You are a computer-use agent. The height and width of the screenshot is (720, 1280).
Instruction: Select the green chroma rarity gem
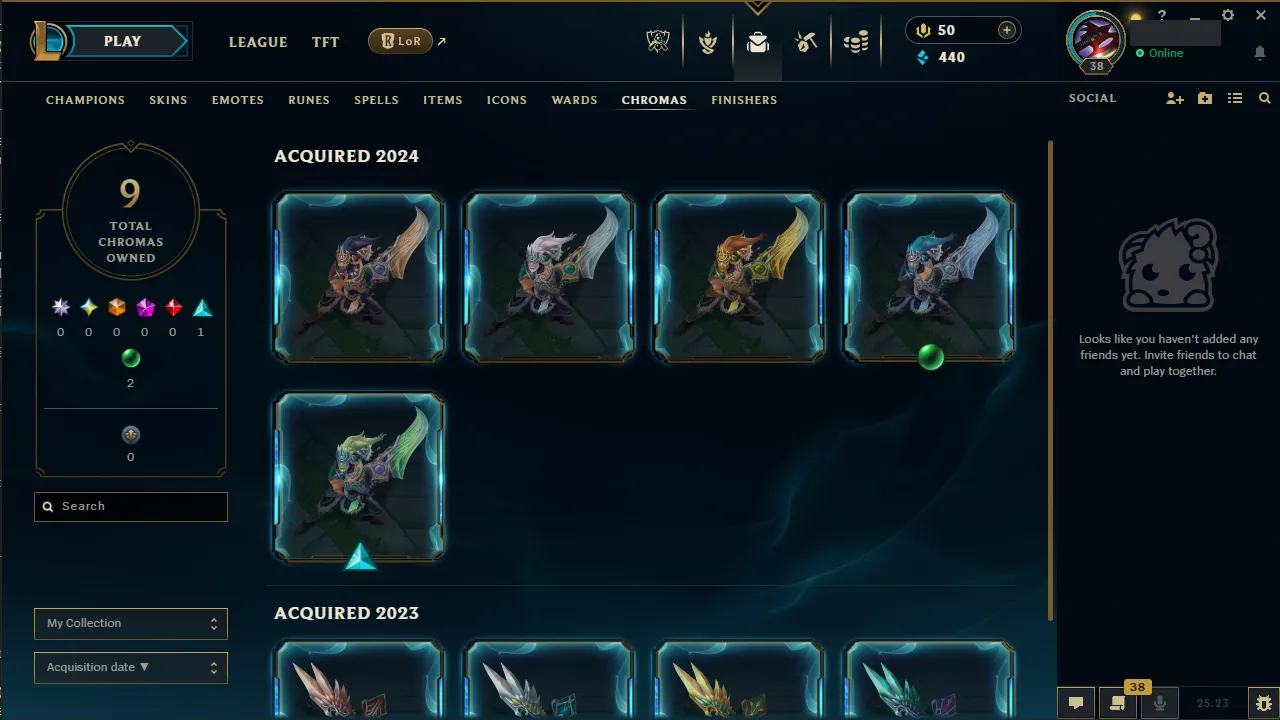click(130, 358)
